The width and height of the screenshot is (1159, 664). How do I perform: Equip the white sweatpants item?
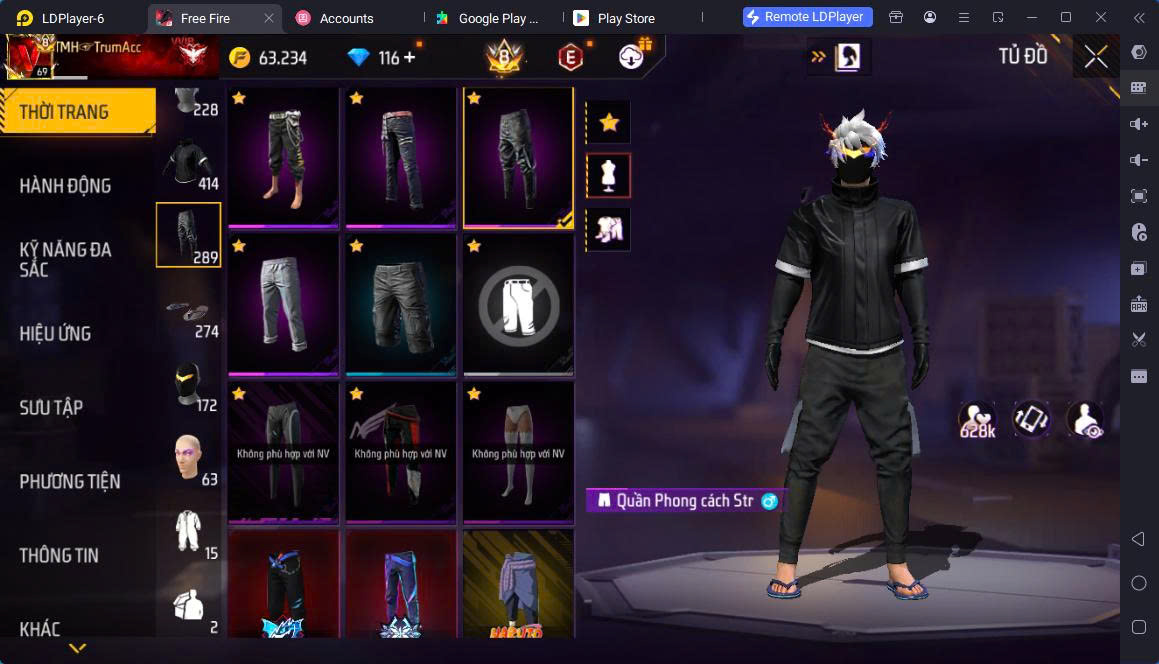tap(285, 303)
